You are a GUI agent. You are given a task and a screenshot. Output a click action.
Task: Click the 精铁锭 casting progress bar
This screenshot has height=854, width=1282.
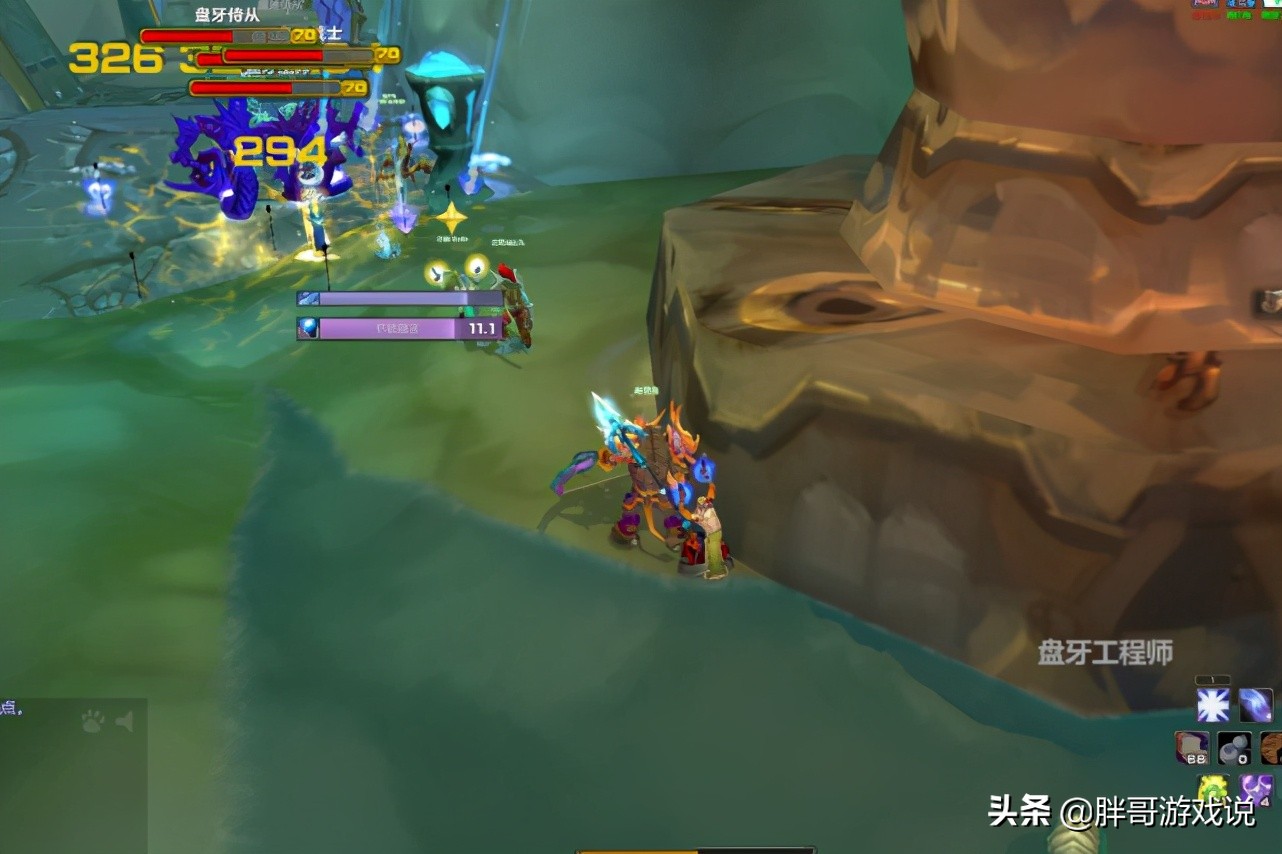click(x=400, y=327)
